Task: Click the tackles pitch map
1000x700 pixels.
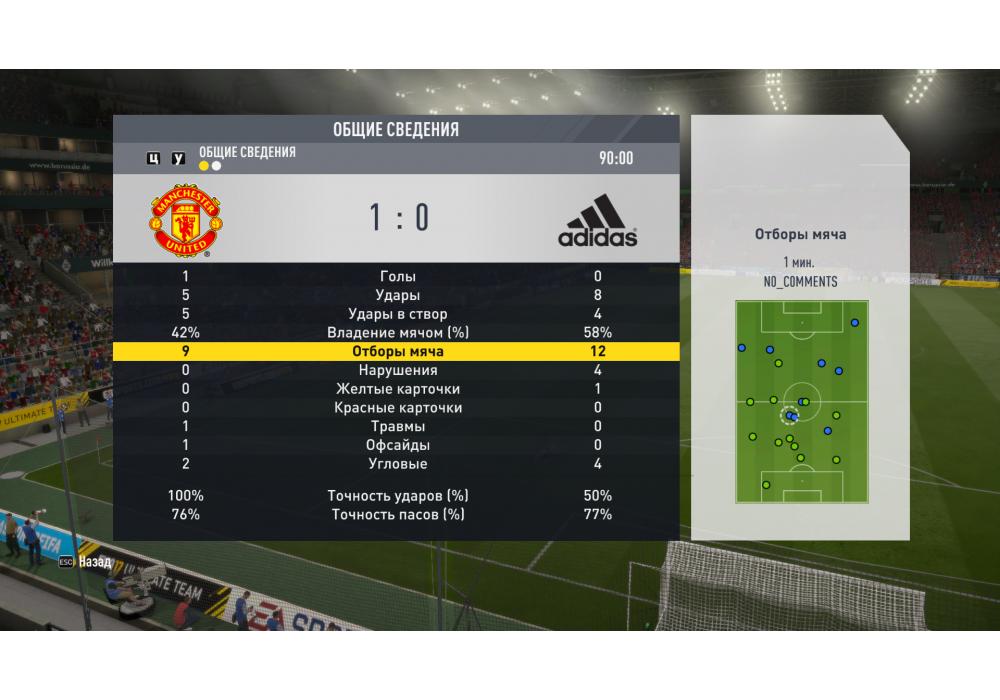Action: click(x=801, y=402)
